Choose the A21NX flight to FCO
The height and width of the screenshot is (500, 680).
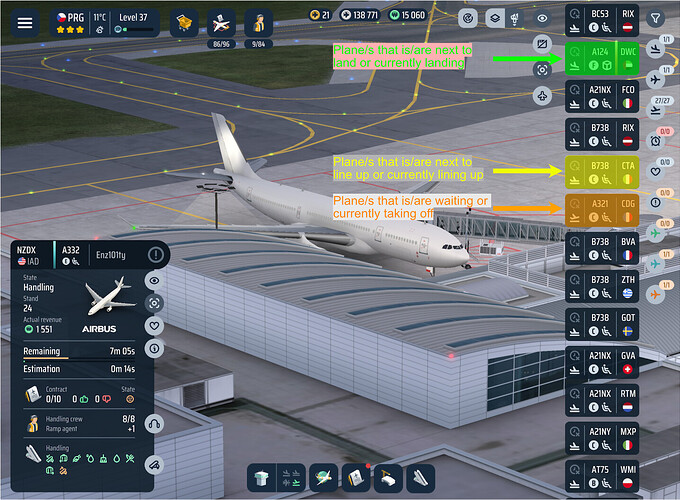click(602, 96)
